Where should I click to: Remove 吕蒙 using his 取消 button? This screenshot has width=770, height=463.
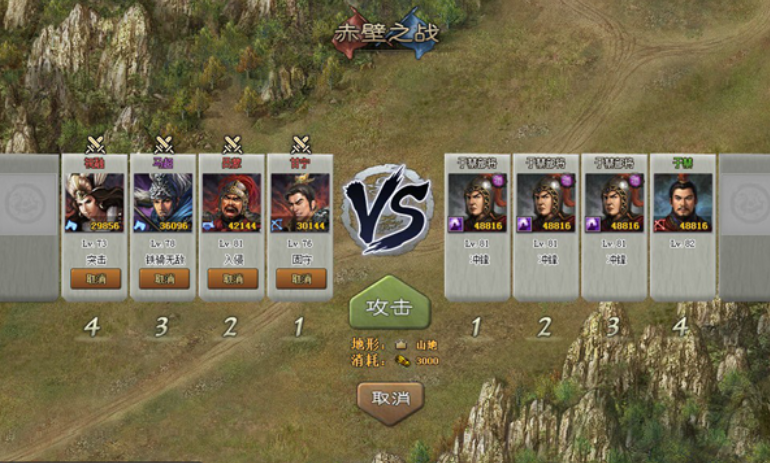pos(232,279)
